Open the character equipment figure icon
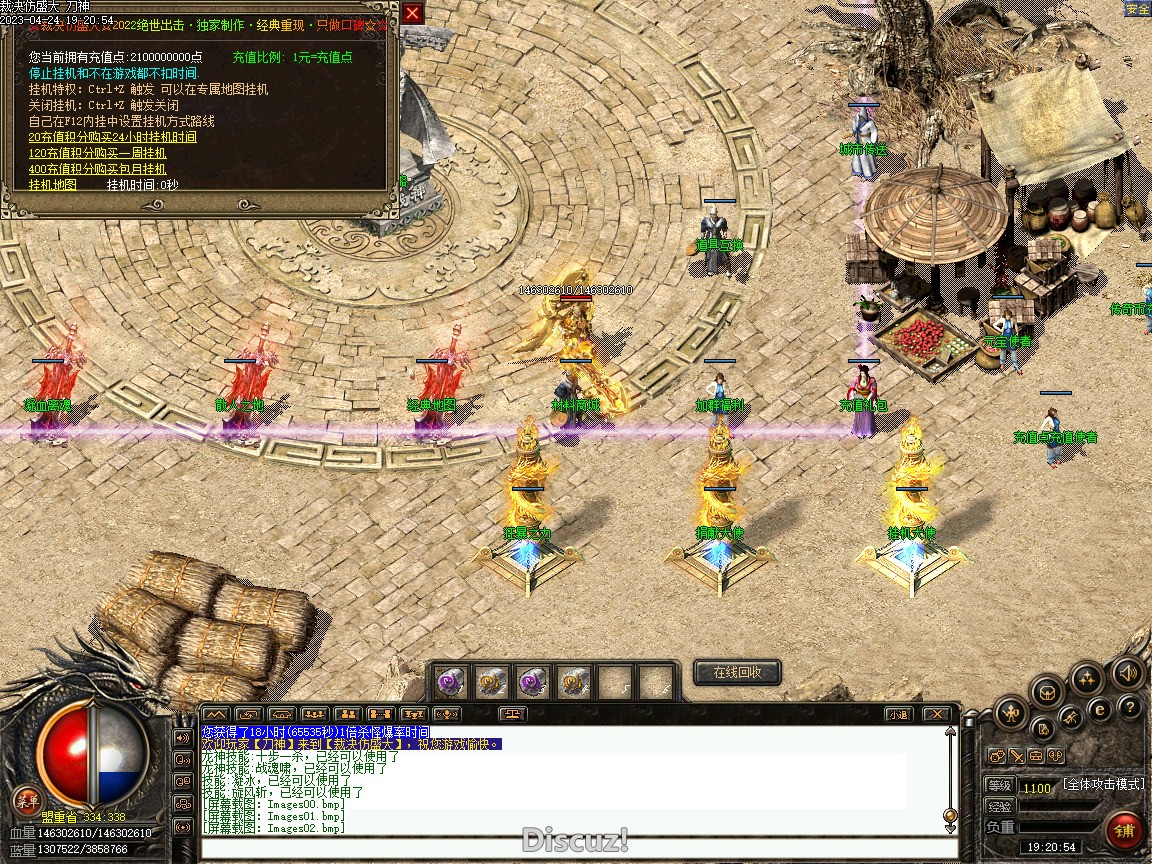This screenshot has width=1152, height=864. click(1011, 714)
